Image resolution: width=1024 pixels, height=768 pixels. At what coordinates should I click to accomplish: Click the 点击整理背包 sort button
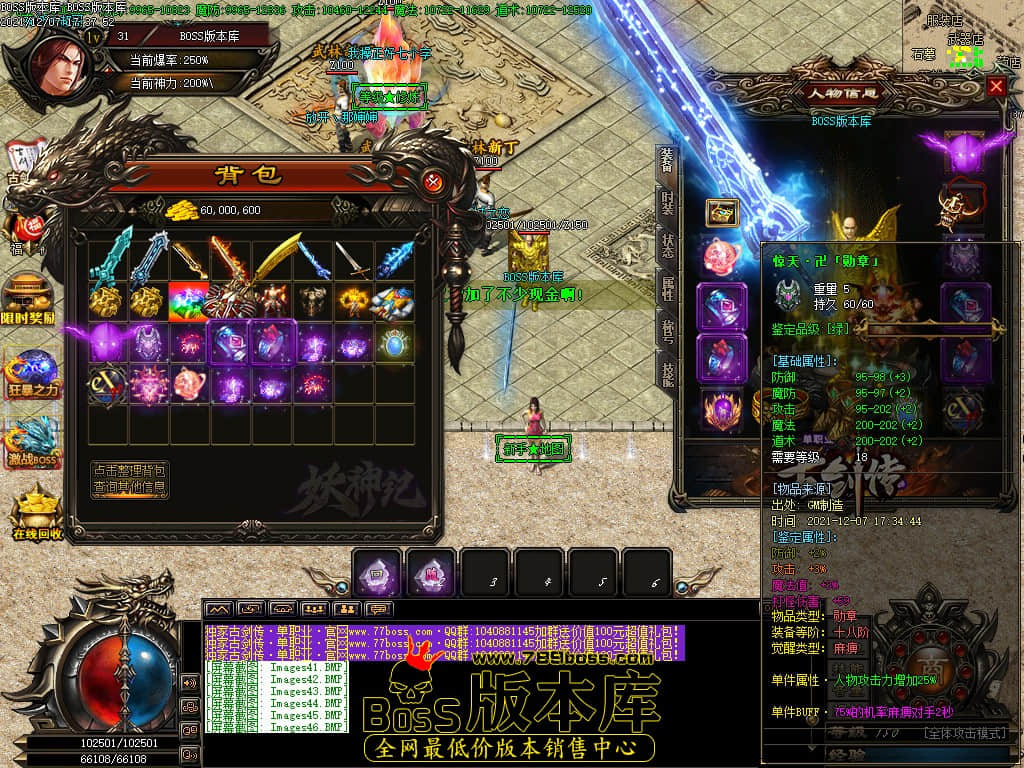(130, 470)
